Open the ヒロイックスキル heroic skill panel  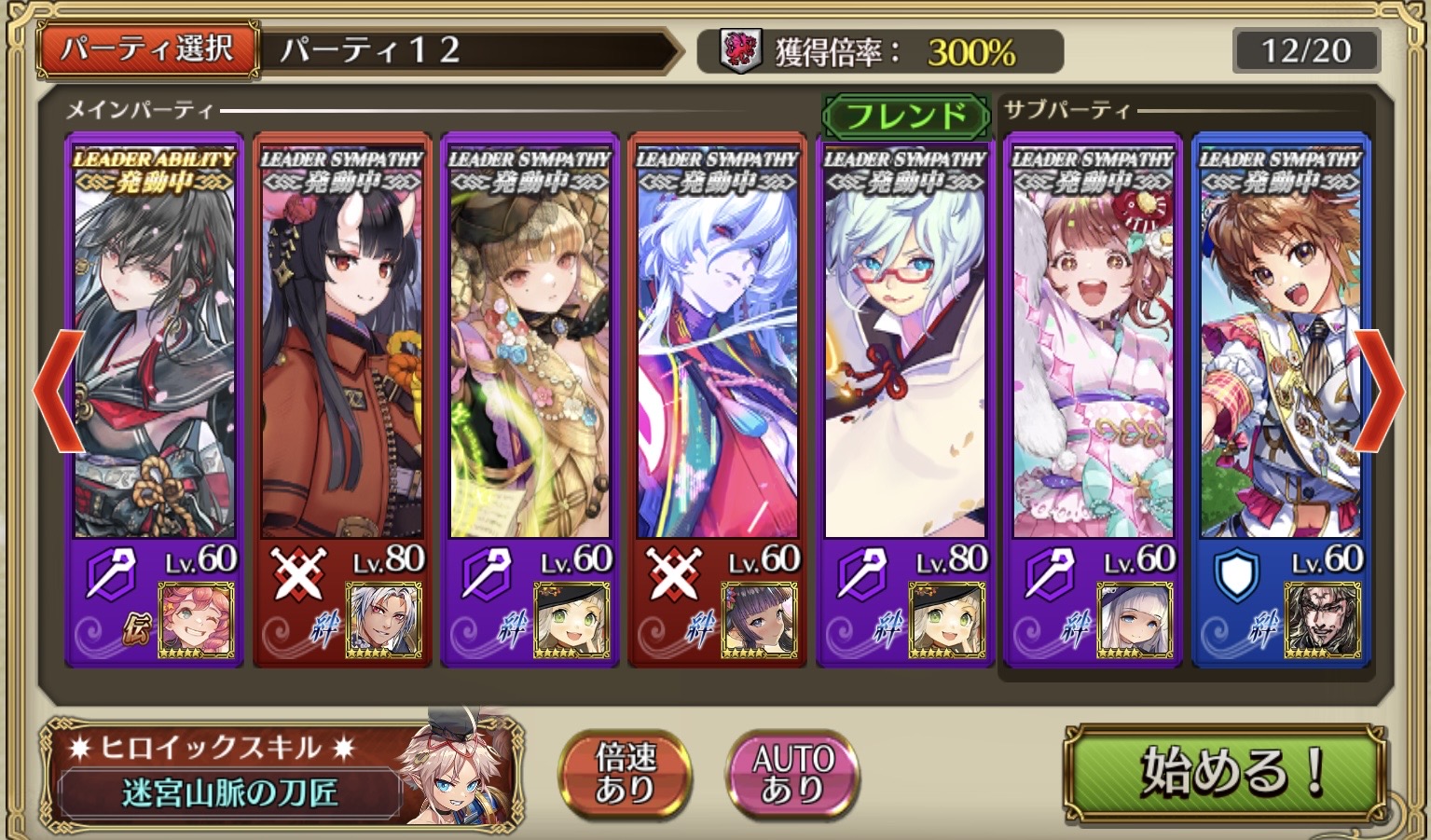(x=280, y=774)
